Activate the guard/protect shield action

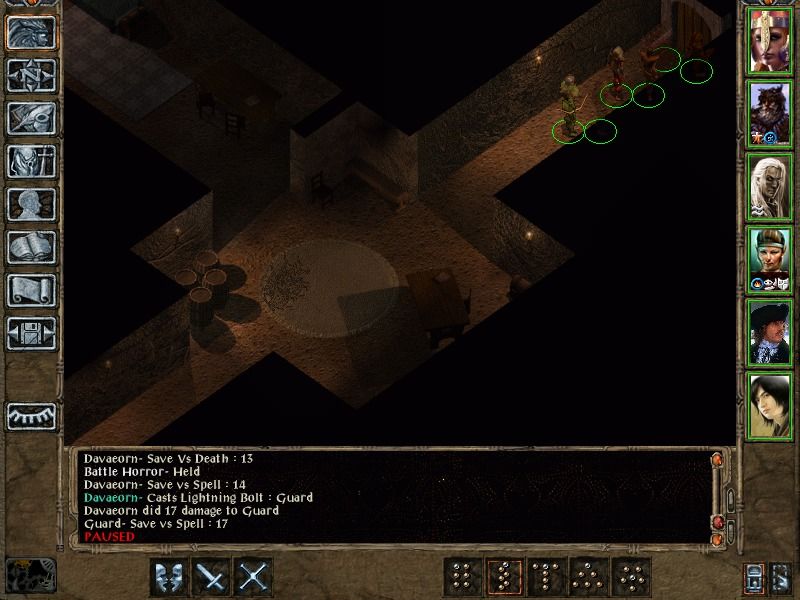pos(168,577)
